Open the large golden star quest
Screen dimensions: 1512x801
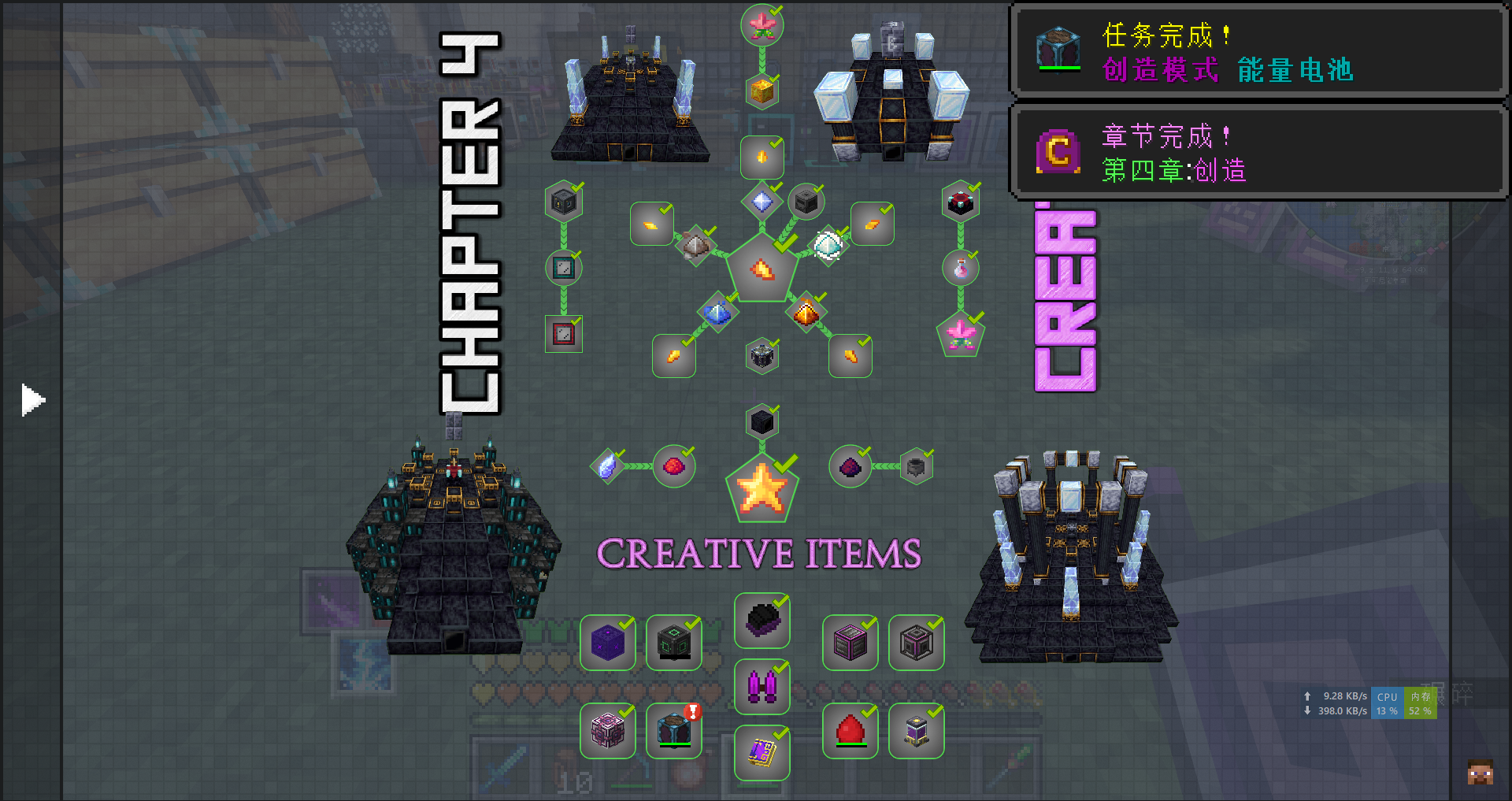(762, 489)
